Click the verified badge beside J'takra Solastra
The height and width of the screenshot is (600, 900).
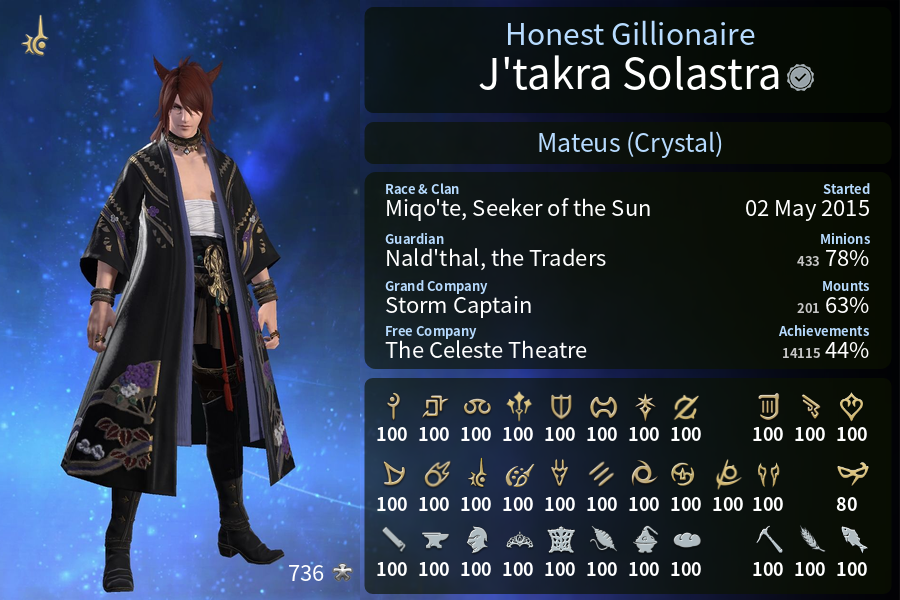pyautogui.click(x=799, y=77)
